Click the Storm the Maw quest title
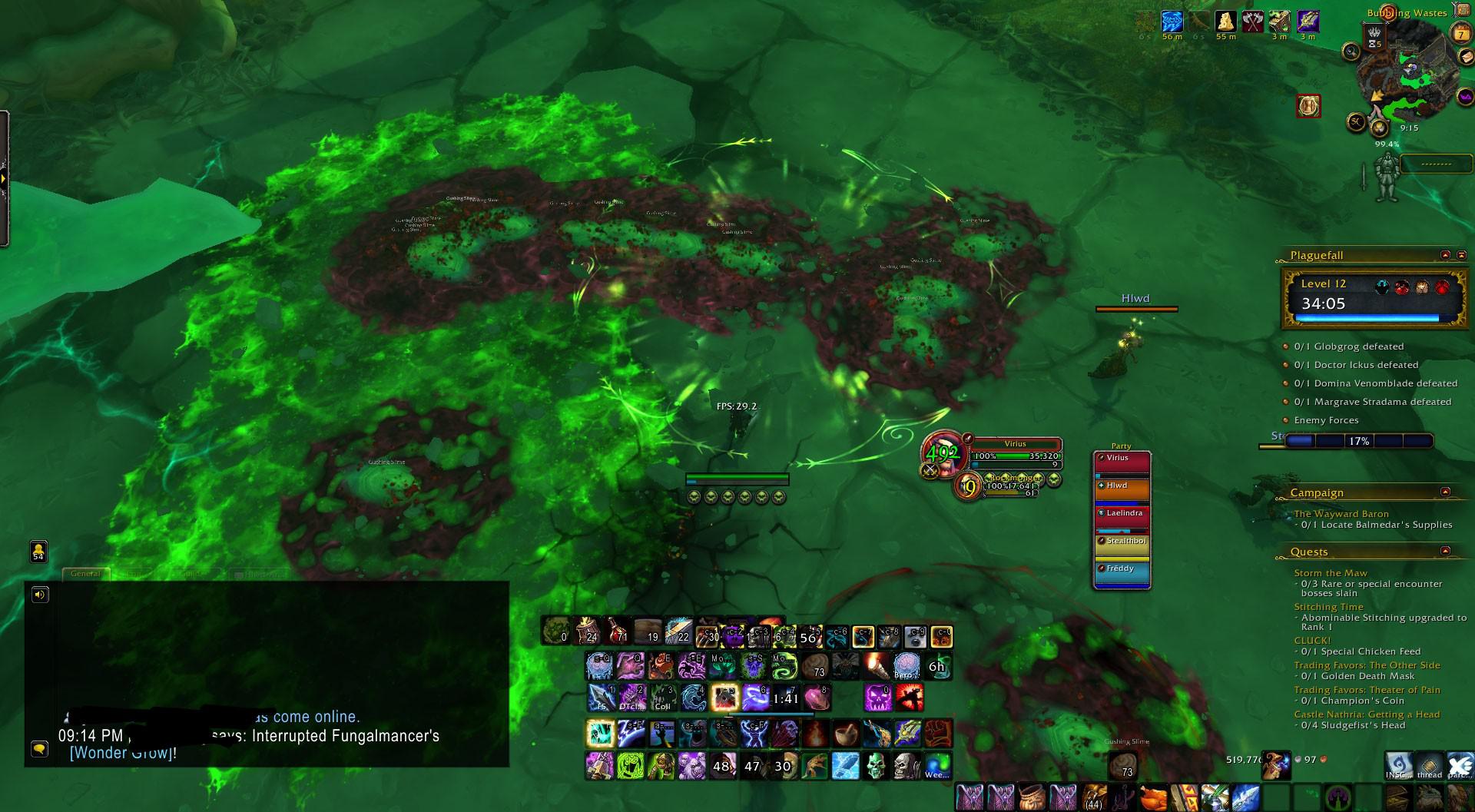The width and height of the screenshot is (1475, 812). (x=1331, y=572)
